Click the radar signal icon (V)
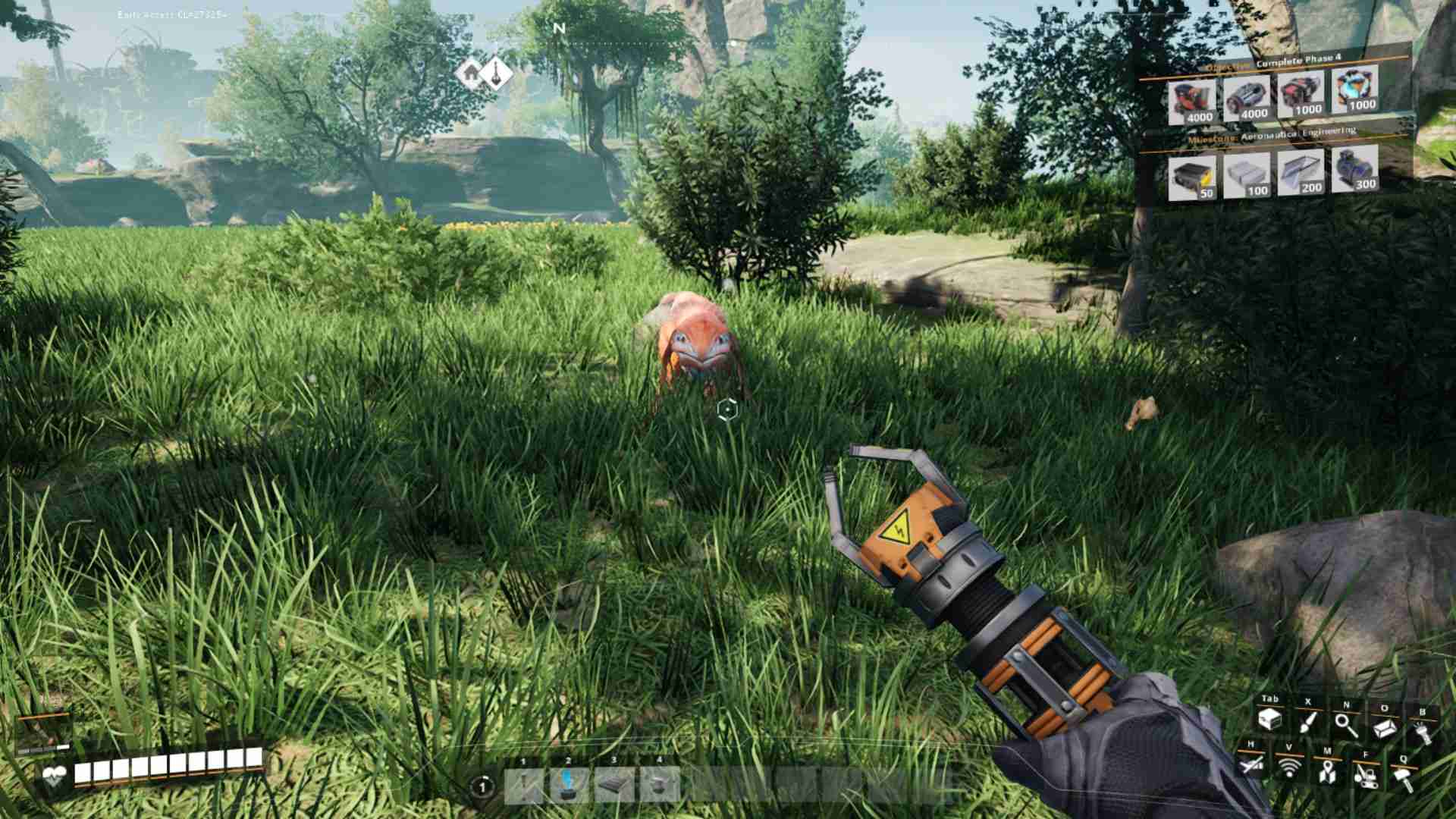The height and width of the screenshot is (819, 1456). [x=1289, y=767]
